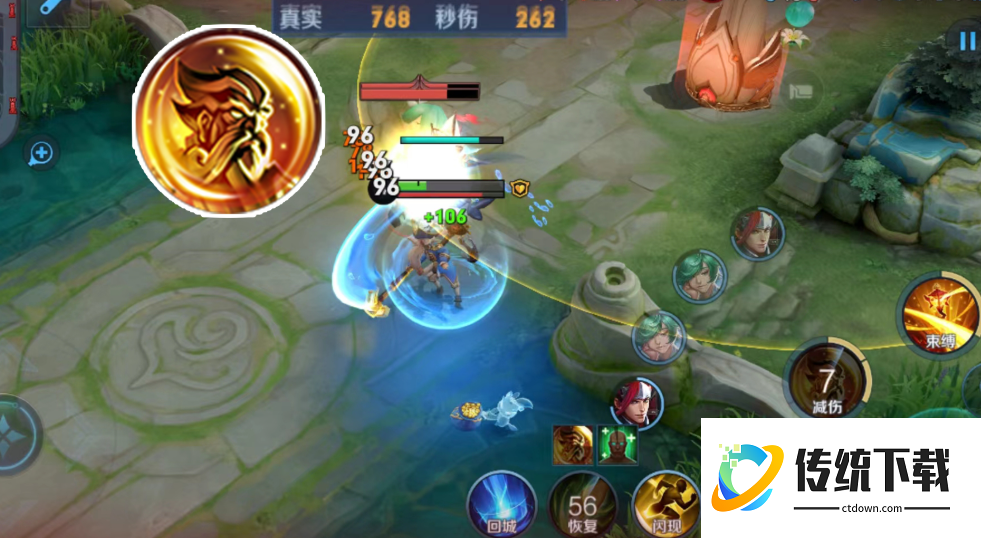Viewport: 981px width, 538px height.
Task: Pause the match with the pause button
Action: point(966,41)
